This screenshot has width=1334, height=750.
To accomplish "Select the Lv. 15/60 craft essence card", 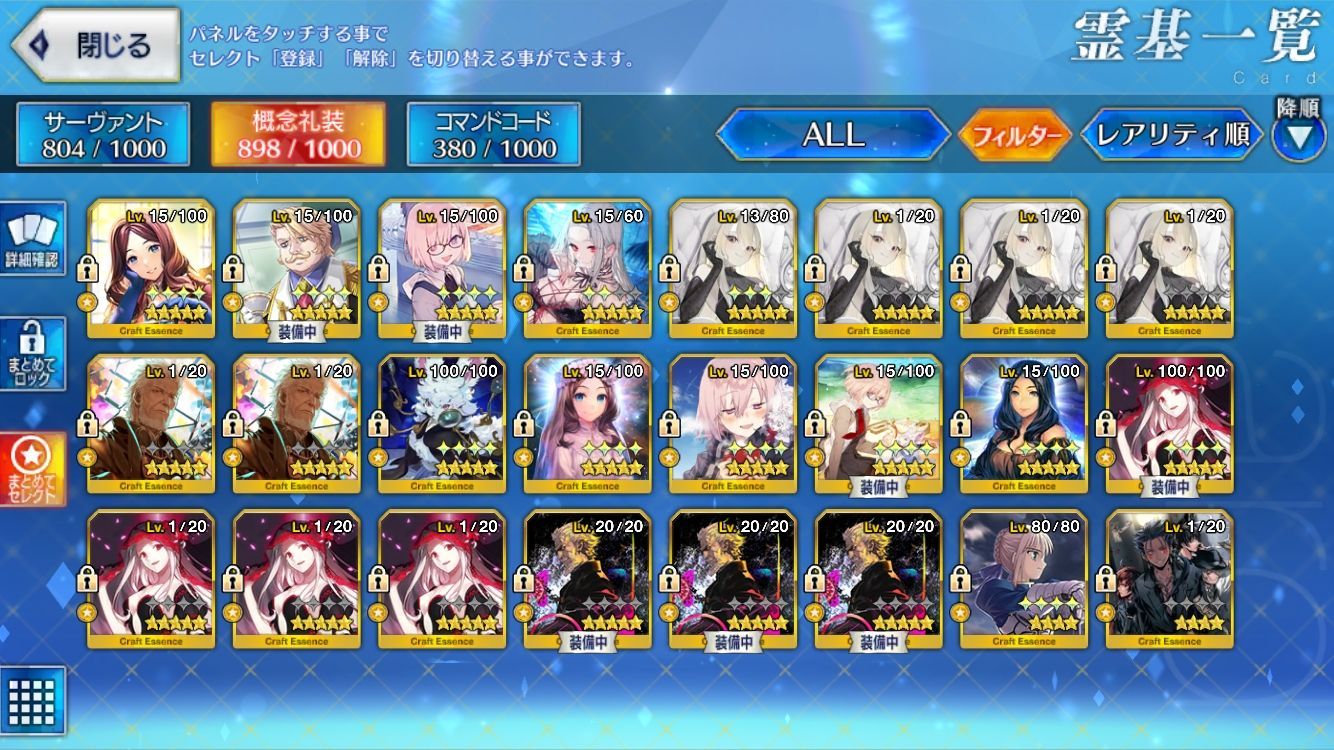I will [588, 269].
